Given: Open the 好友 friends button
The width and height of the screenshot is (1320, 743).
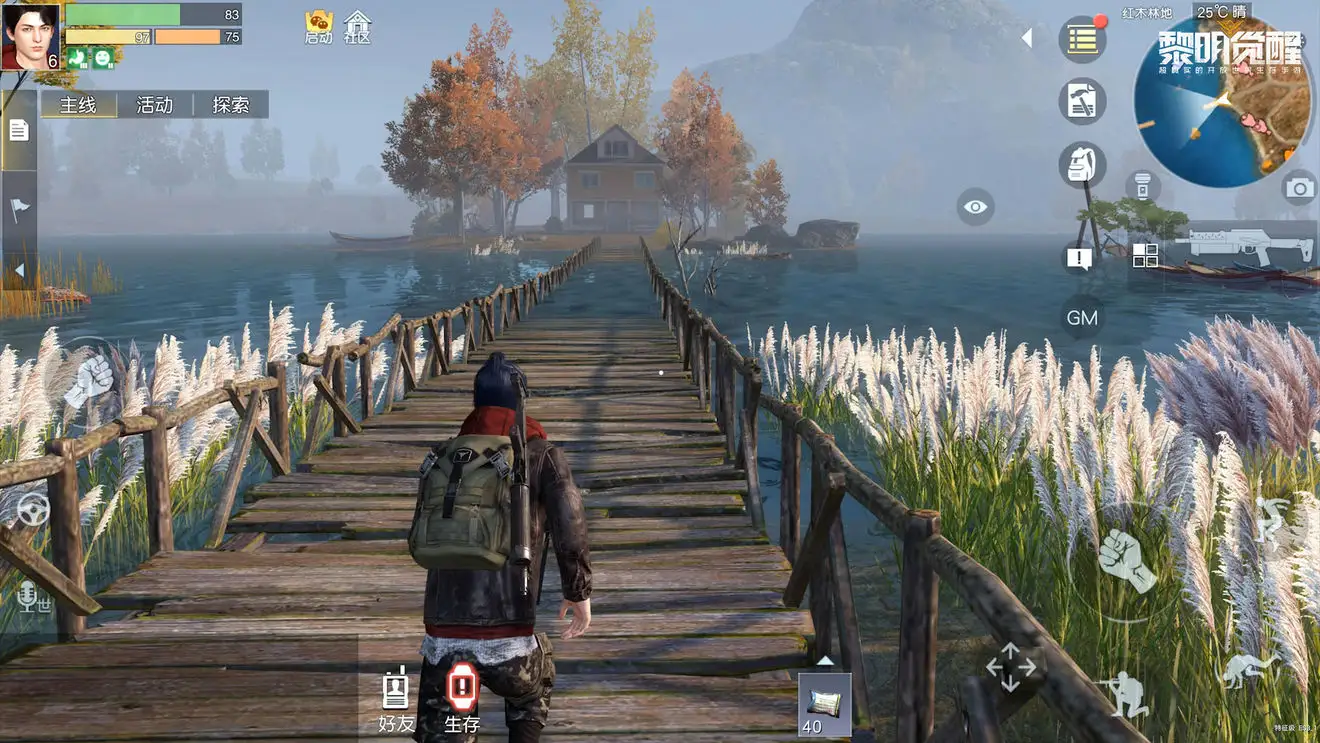Looking at the screenshot, I should tap(396, 698).
